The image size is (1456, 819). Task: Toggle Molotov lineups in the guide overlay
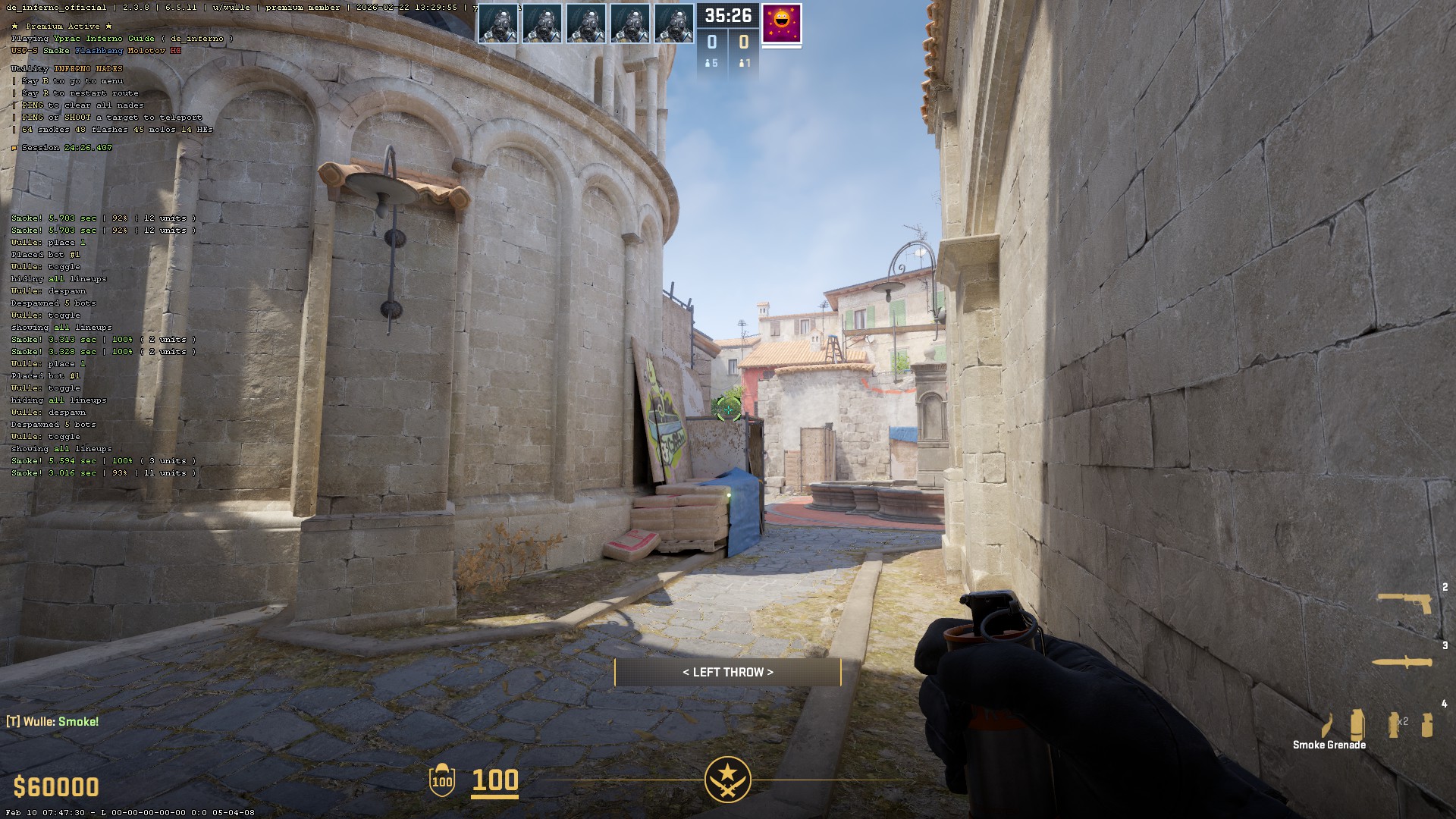pos(145,51)
